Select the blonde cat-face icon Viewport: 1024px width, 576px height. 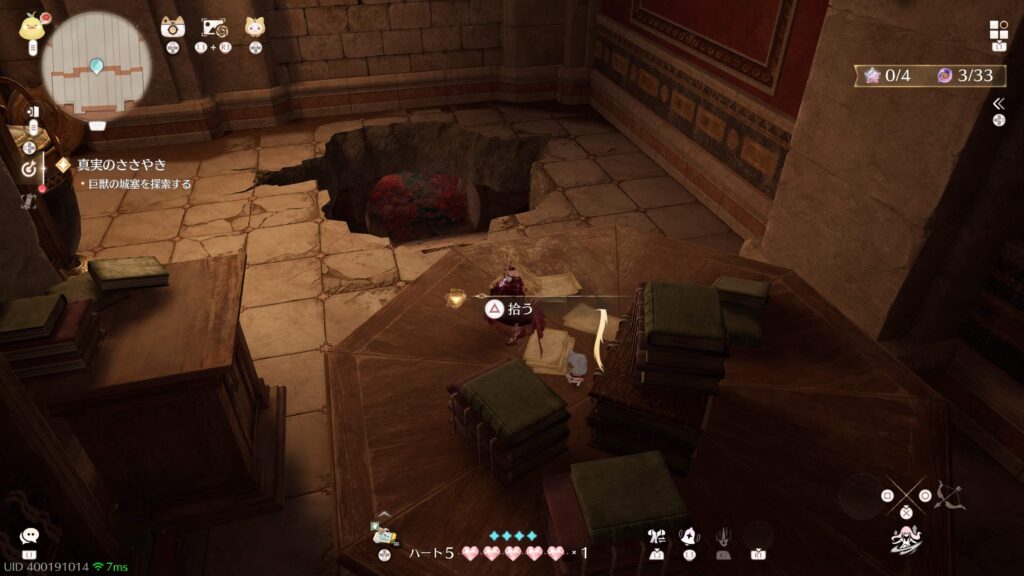[255, 27]
